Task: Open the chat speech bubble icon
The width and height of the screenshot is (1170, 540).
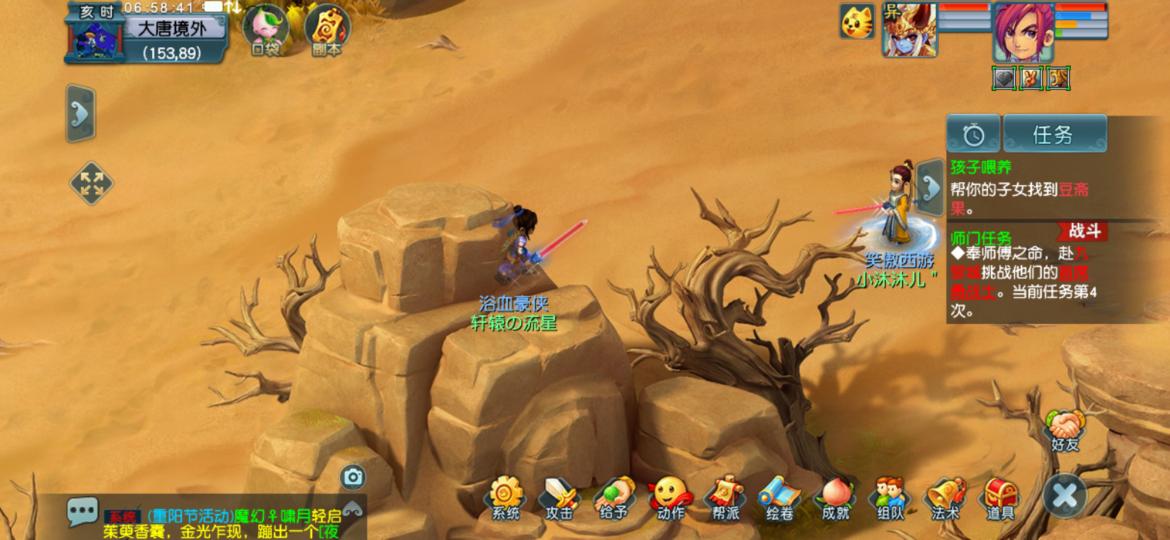Action: (83, 511)
